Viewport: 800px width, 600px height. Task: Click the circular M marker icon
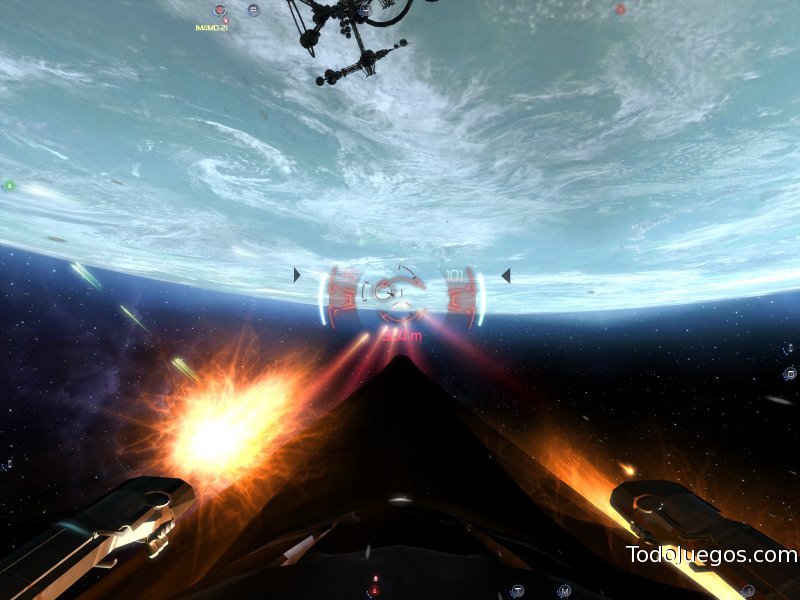[x=564, y=590]
